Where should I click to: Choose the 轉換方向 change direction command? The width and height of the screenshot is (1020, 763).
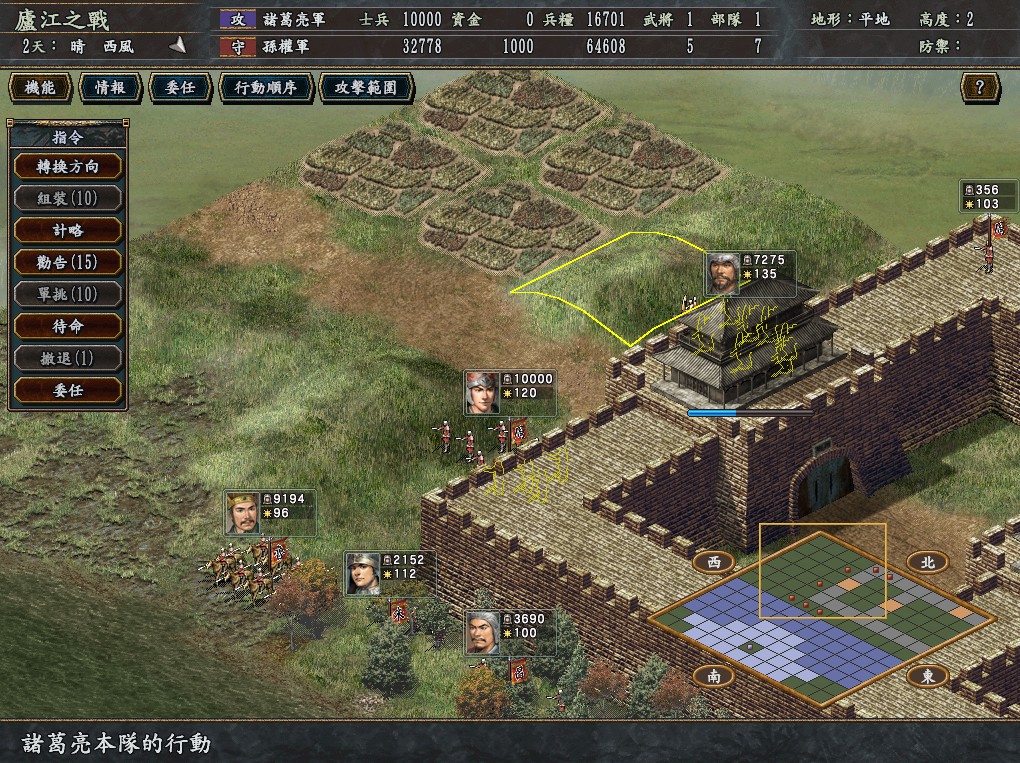(x=68, y=166)
